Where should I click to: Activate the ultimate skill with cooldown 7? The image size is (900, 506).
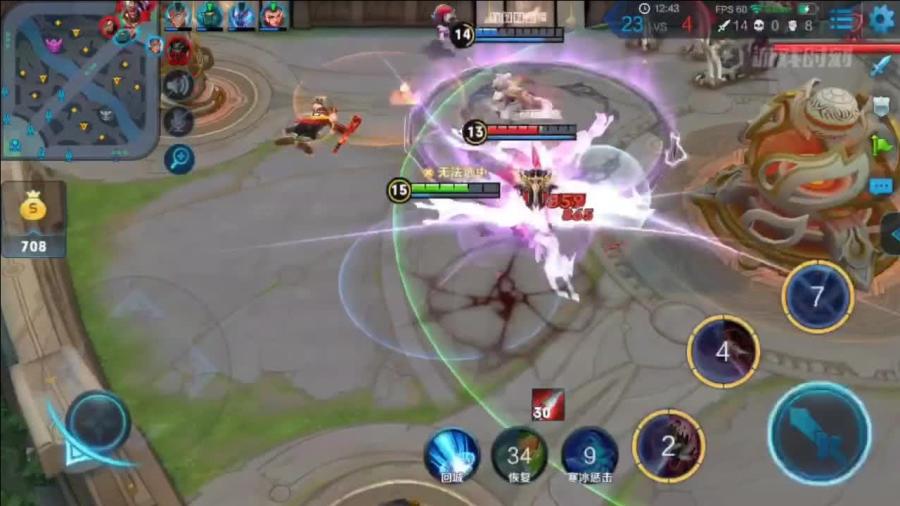coord(817,296)
